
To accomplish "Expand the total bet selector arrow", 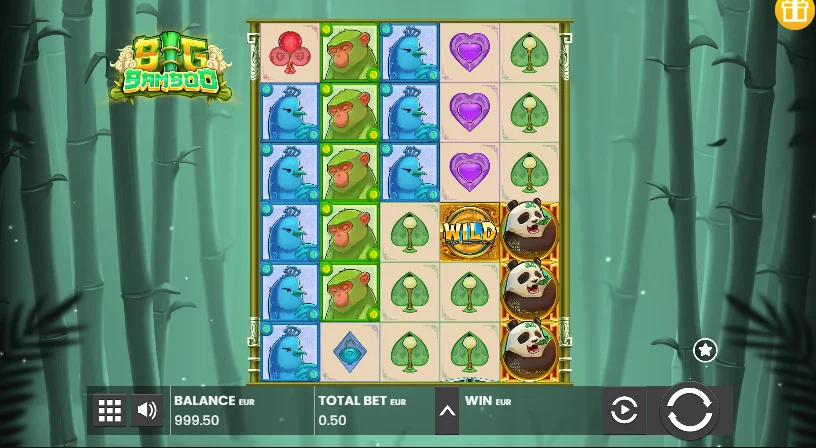I will click(447, 411).
